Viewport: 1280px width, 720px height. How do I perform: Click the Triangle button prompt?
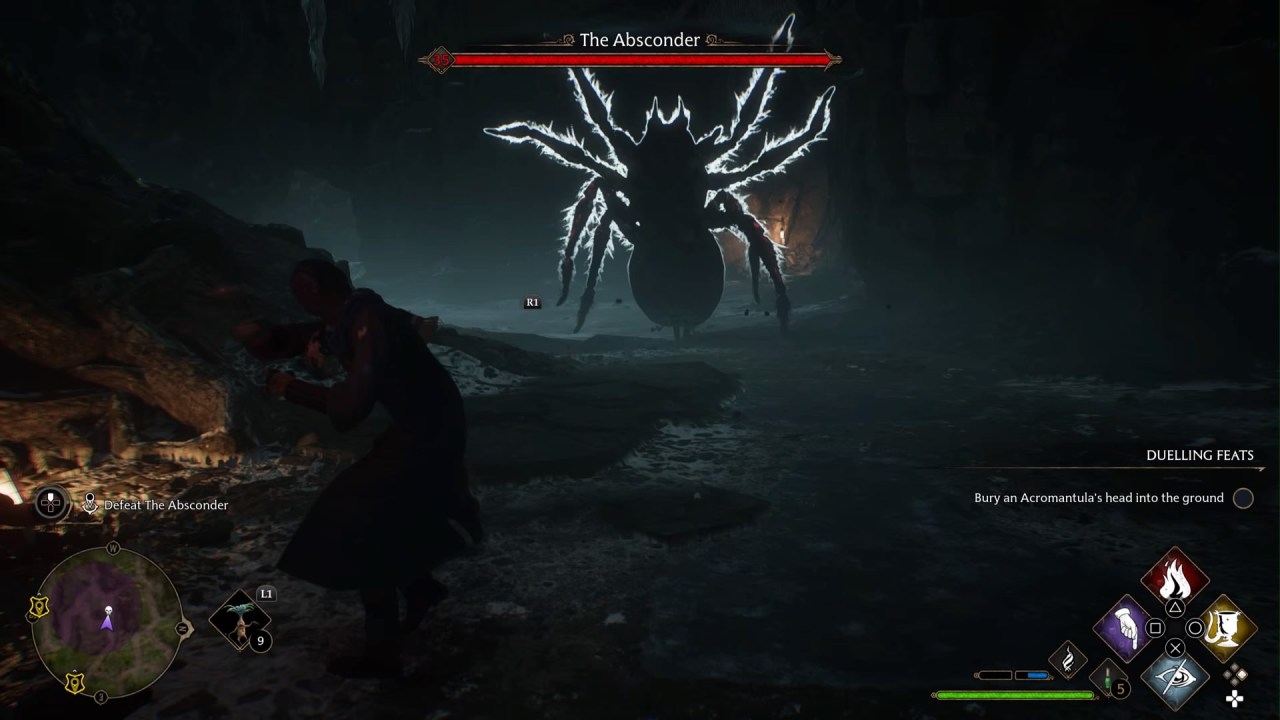coord(1175,607)
